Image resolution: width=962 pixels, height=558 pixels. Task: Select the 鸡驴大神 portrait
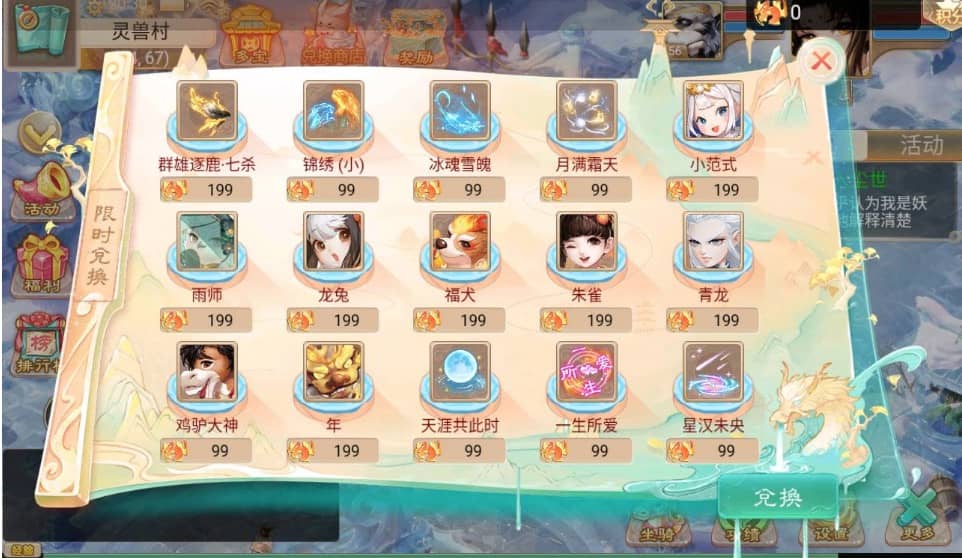pos(206,372)
